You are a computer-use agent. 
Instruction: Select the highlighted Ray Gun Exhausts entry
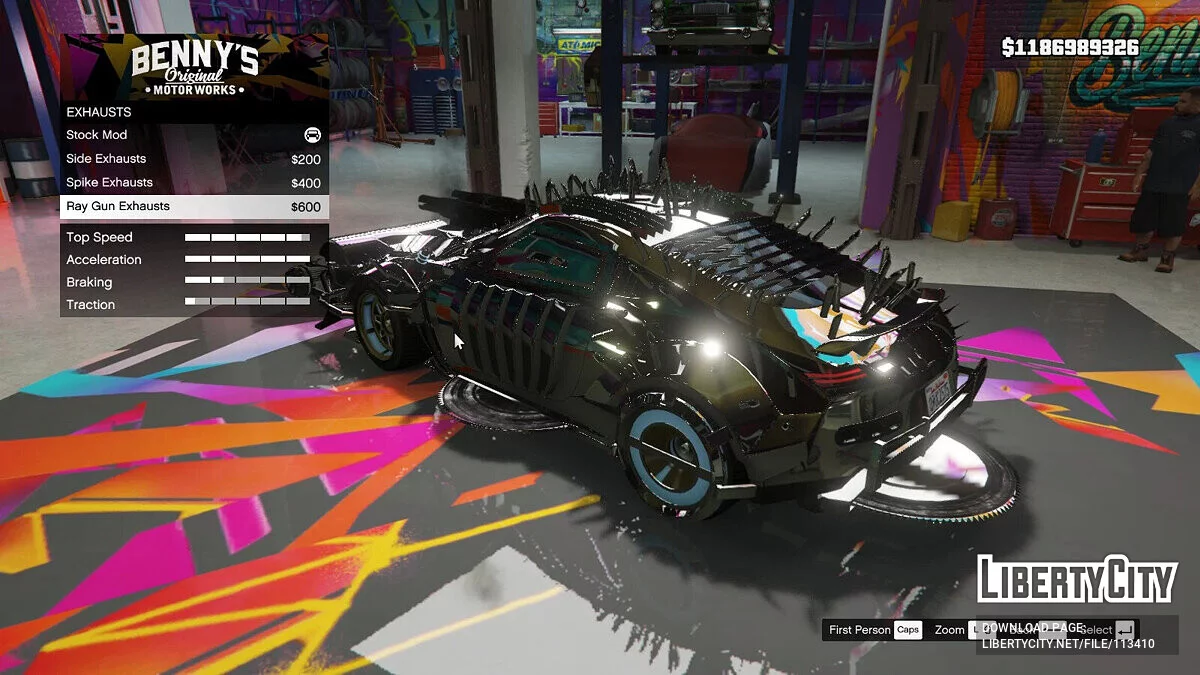click(194, 207)
